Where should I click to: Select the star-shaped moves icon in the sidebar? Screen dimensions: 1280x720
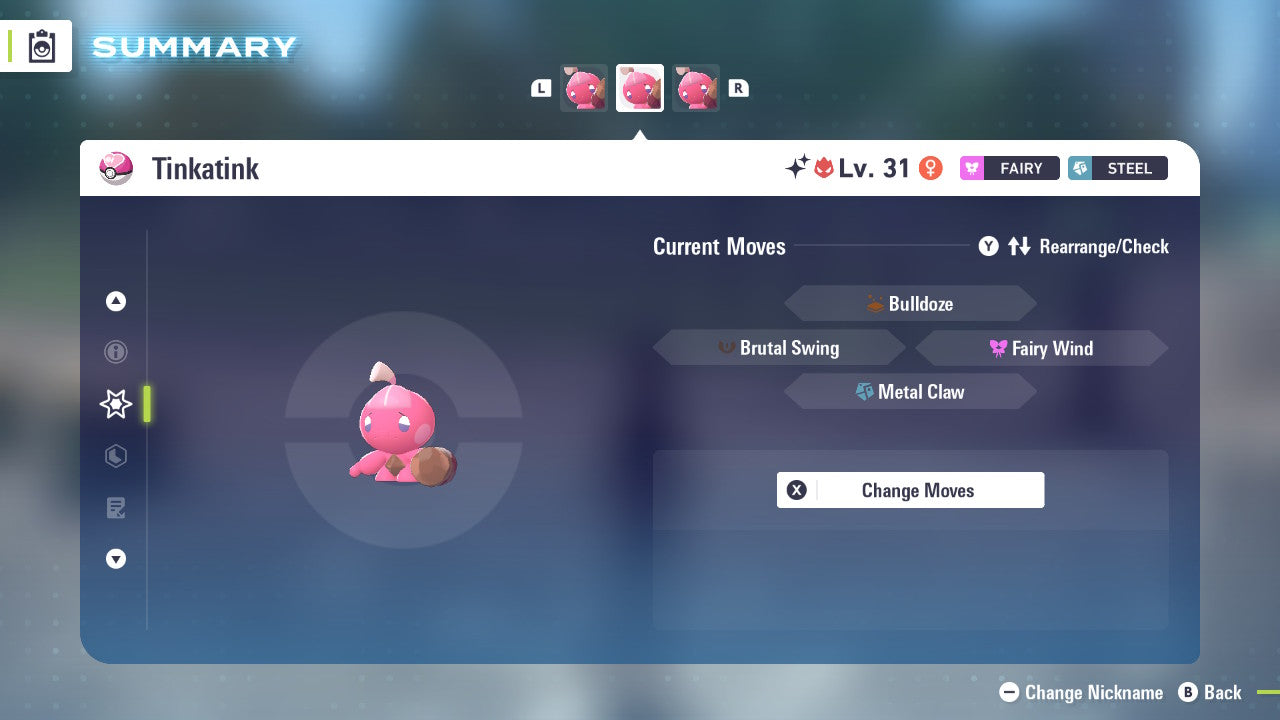(115, 404)
